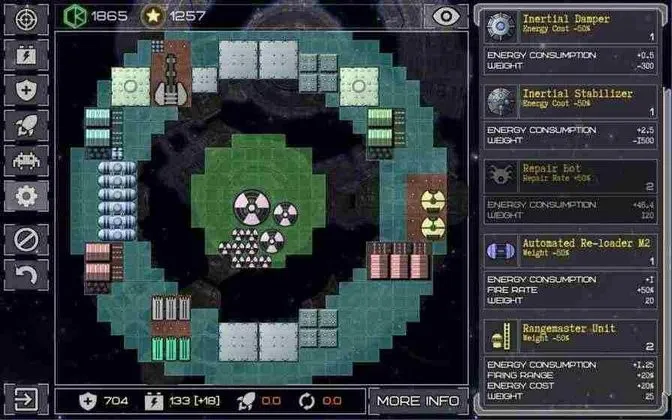The width and height of the screenshot is (672, 420).
Task: Select the space invader drone category
Action: click(x=26, y=160)
